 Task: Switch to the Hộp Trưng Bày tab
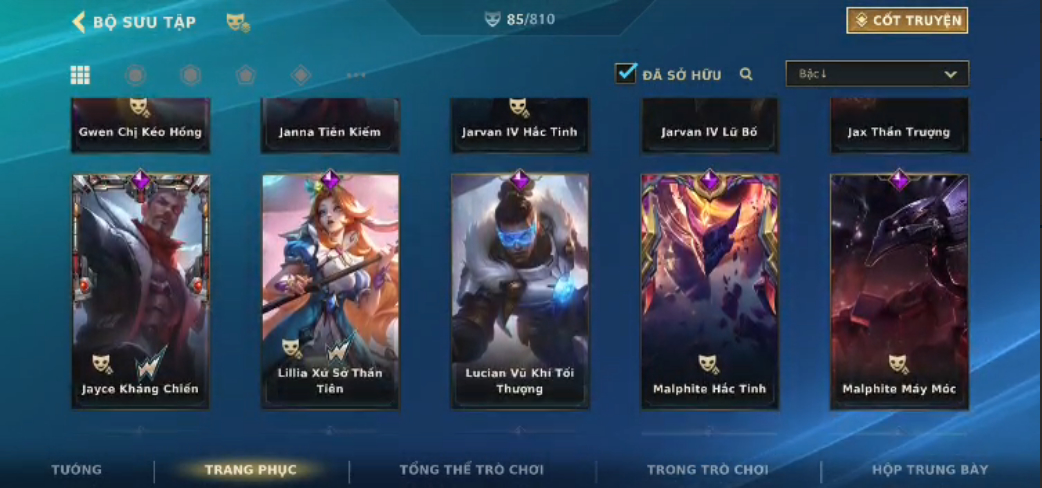[930, 470]
